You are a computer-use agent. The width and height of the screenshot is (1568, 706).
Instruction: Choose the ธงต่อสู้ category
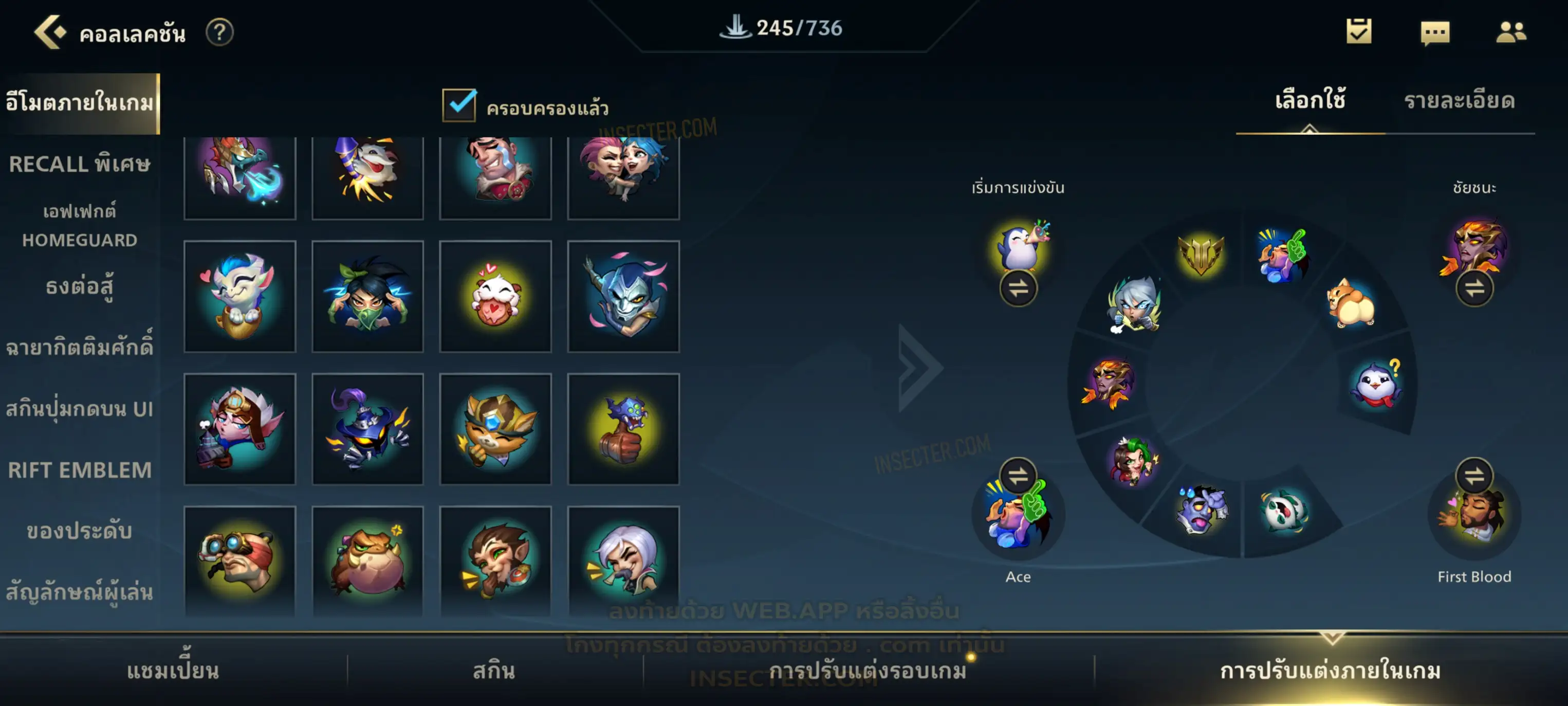click(x=79, y=286)
